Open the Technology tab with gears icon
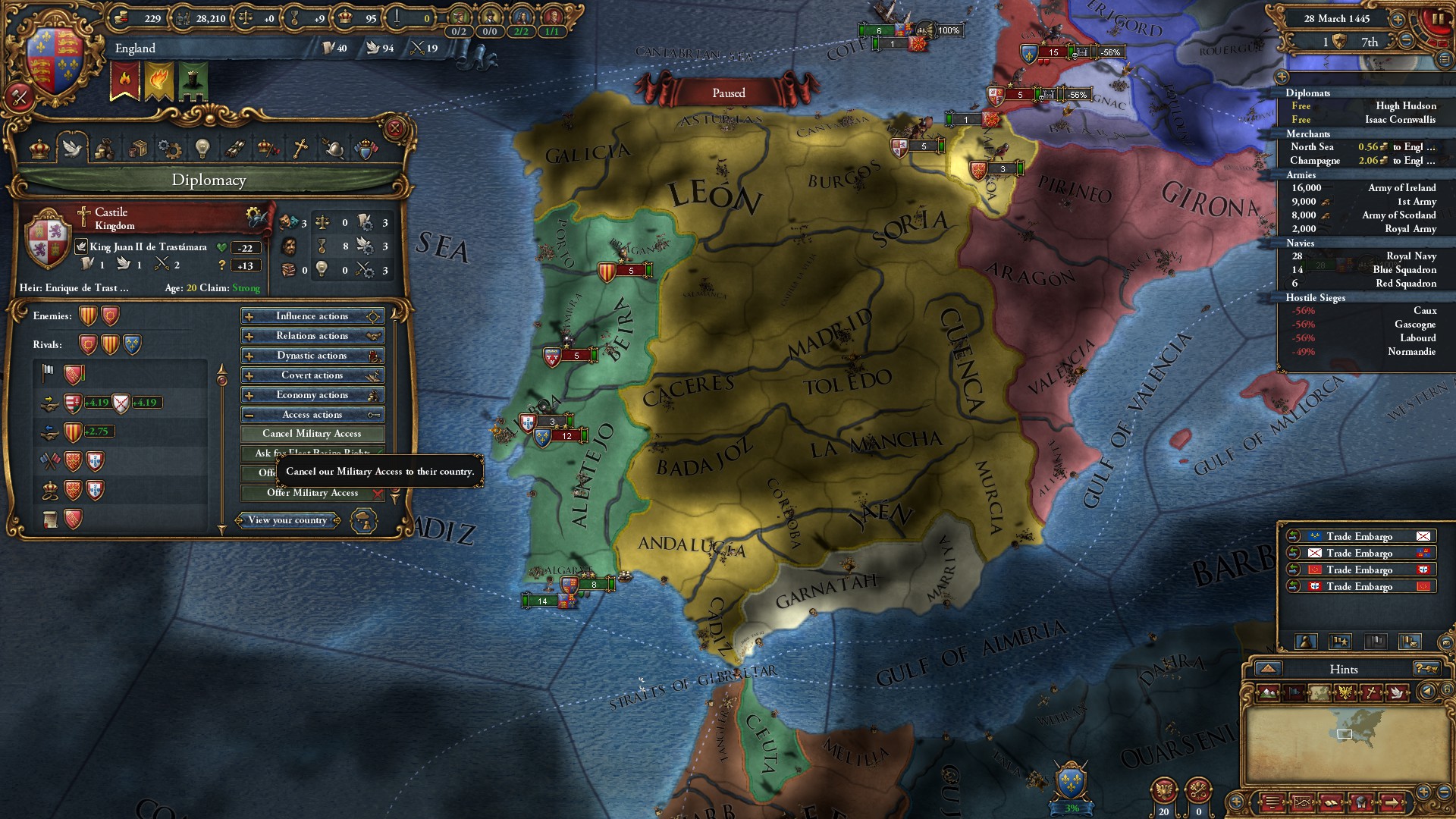Image resolution: width=1456 pixels, height=819 pixels. (171, 149)
